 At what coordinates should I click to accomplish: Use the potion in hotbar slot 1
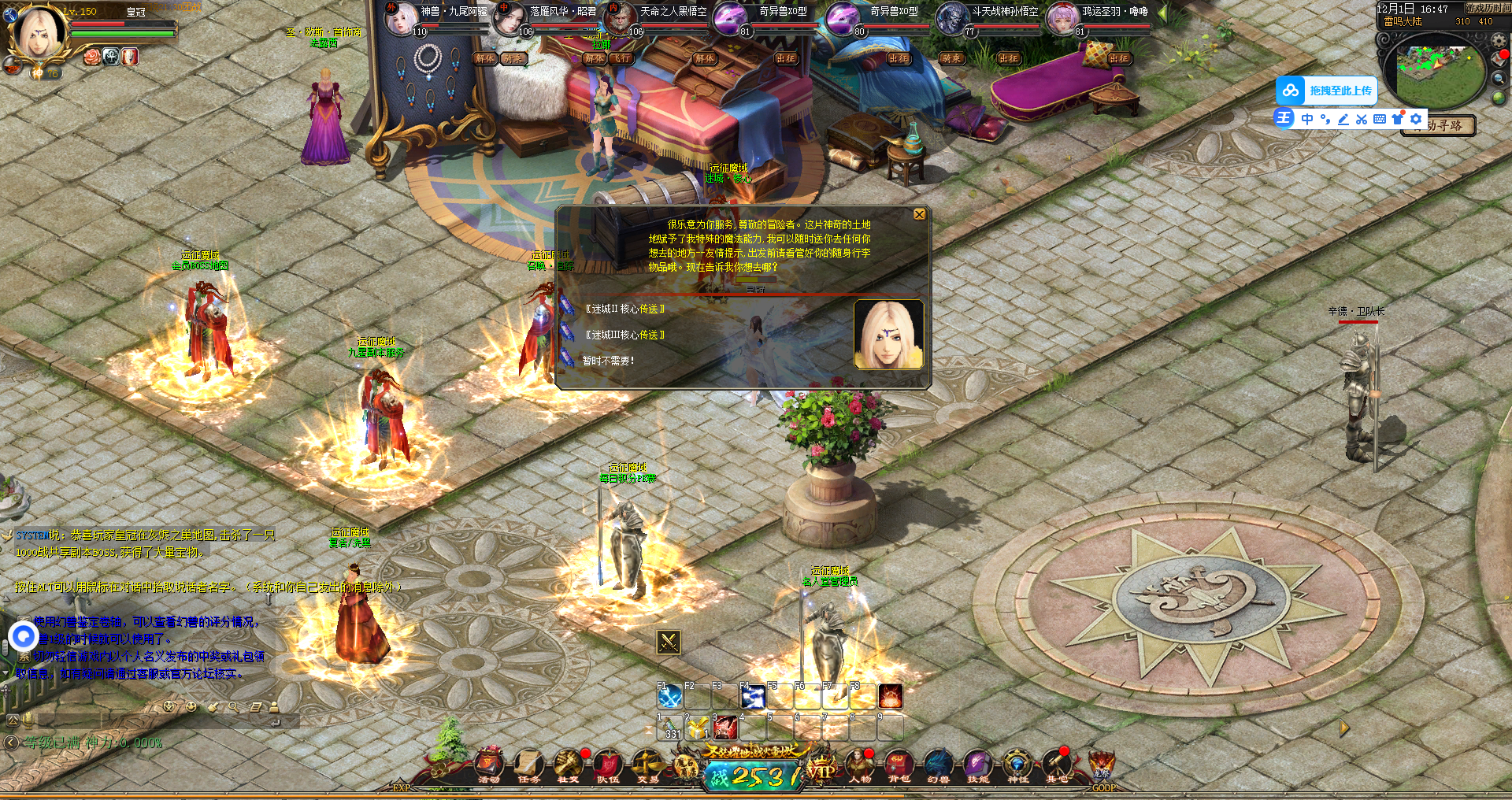[670, 728]
